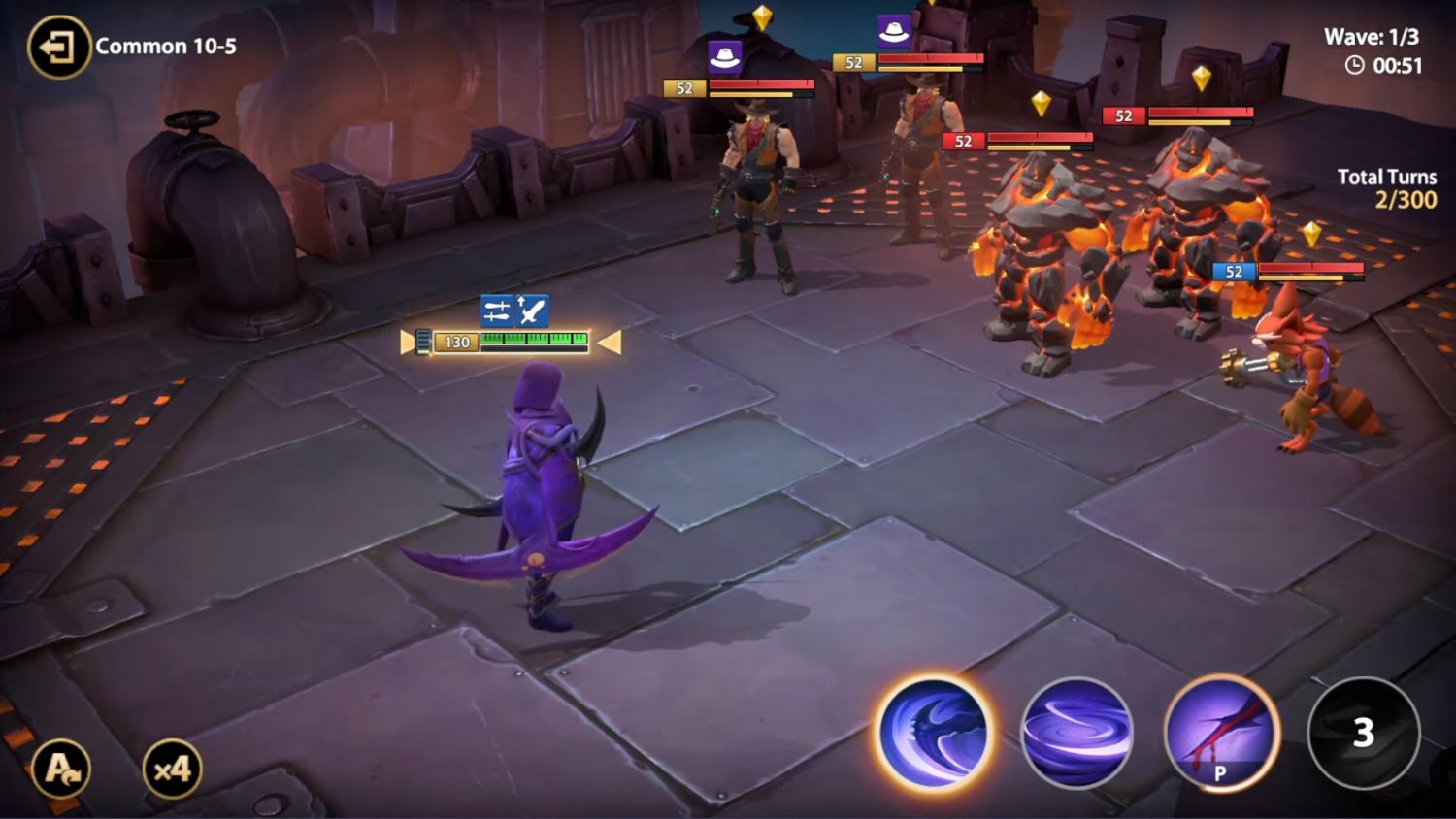The image size is (1456, 819).
Task: Inspect the passive skill marked with P
Action: pyautogui.click(x=1220, y=735)
